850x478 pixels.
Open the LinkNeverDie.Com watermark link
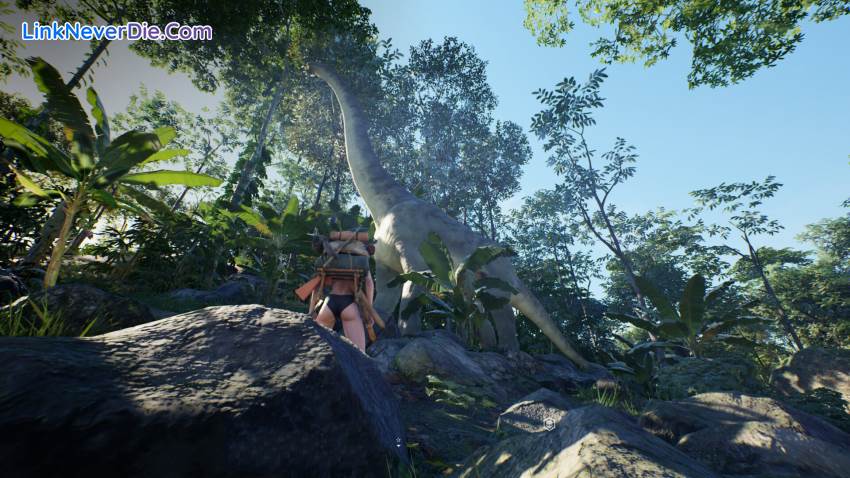tap(116, 31)
